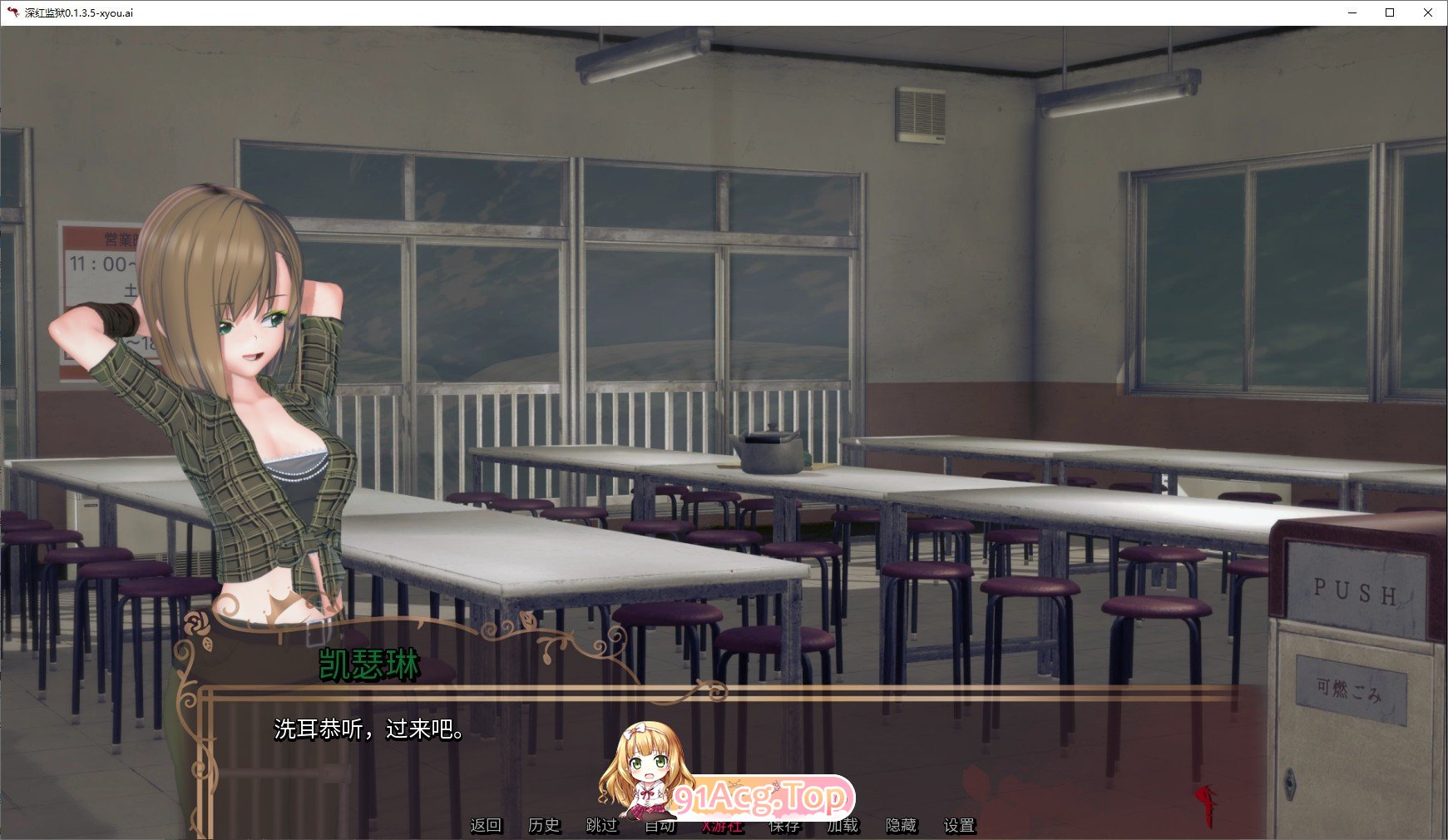Screen dimensions: 1448x840
Task: Click the character nameplate 凯瑟琳
Action: click(x=368, y=665)
